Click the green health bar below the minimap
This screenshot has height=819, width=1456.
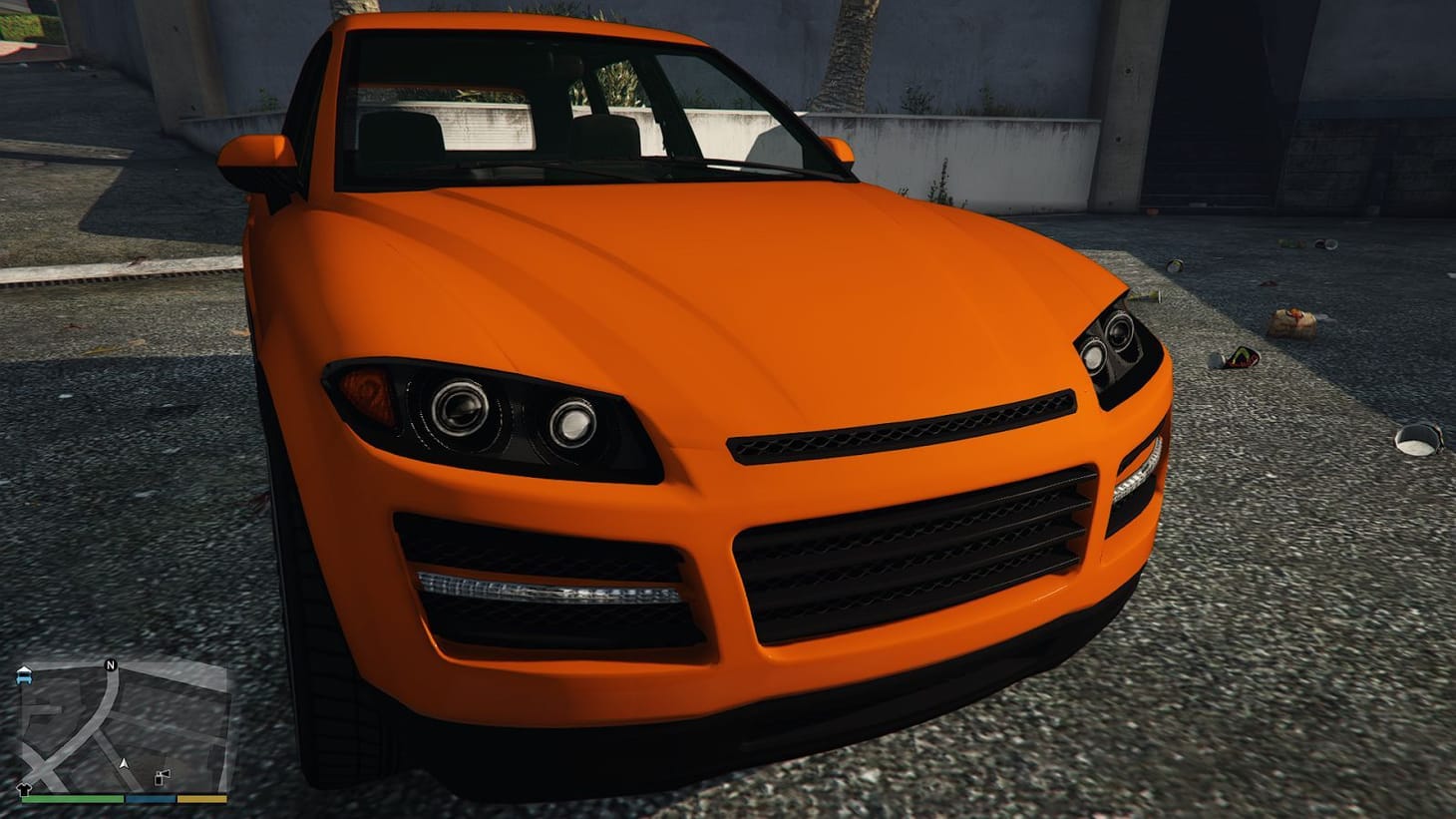click(x=75, y=798)
